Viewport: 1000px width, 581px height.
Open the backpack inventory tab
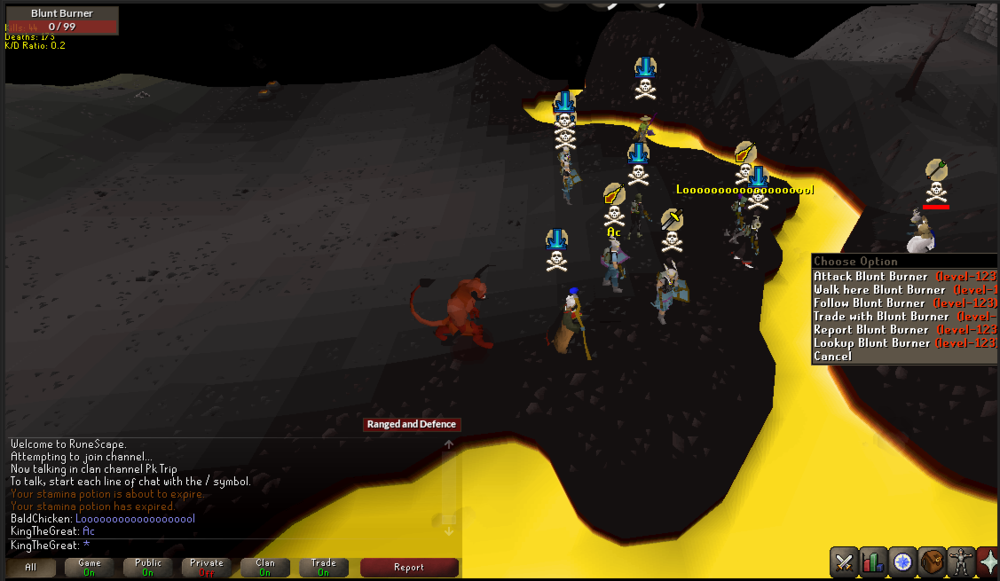pos(932,561)
